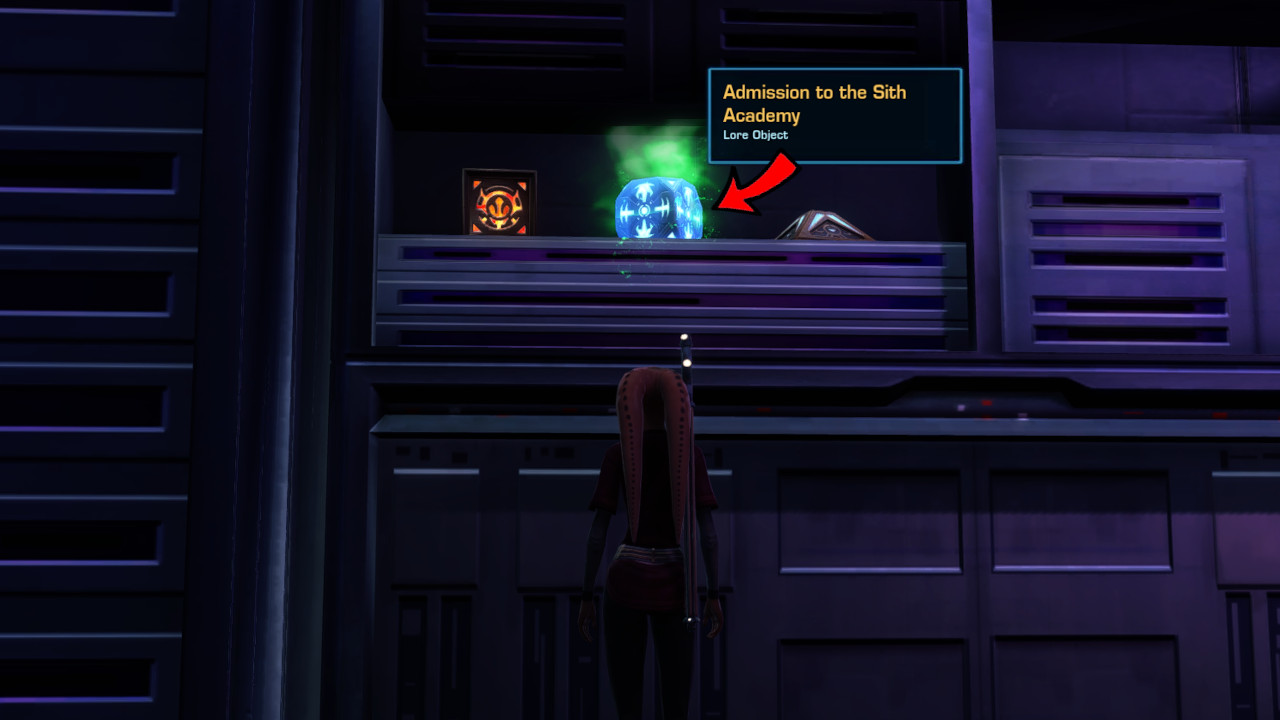Click the Admission to the Sith Academy title

pyautogui.click(x=814, y=102)
